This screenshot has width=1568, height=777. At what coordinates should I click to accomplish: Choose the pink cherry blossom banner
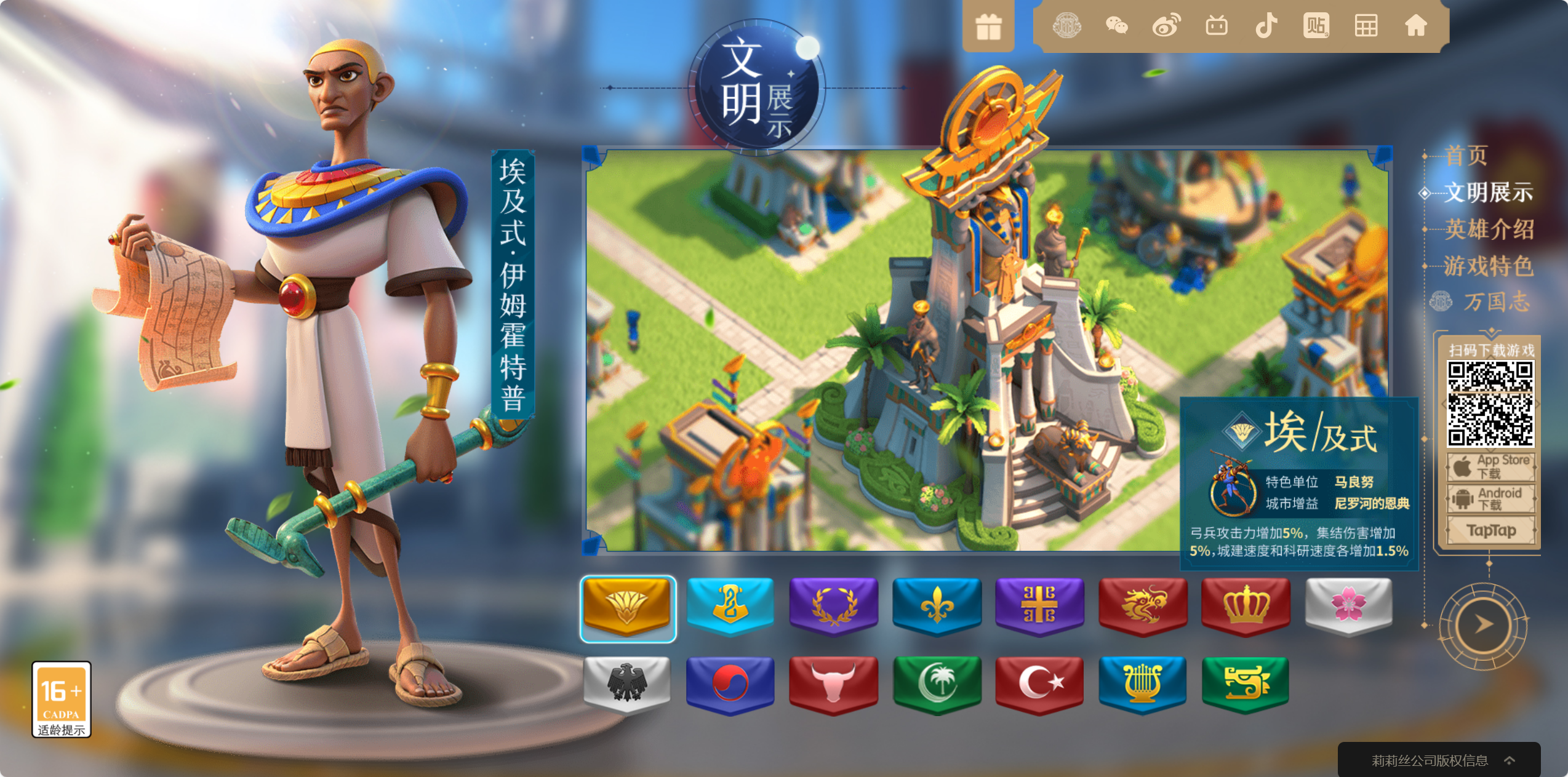(x=1348, y=605)
